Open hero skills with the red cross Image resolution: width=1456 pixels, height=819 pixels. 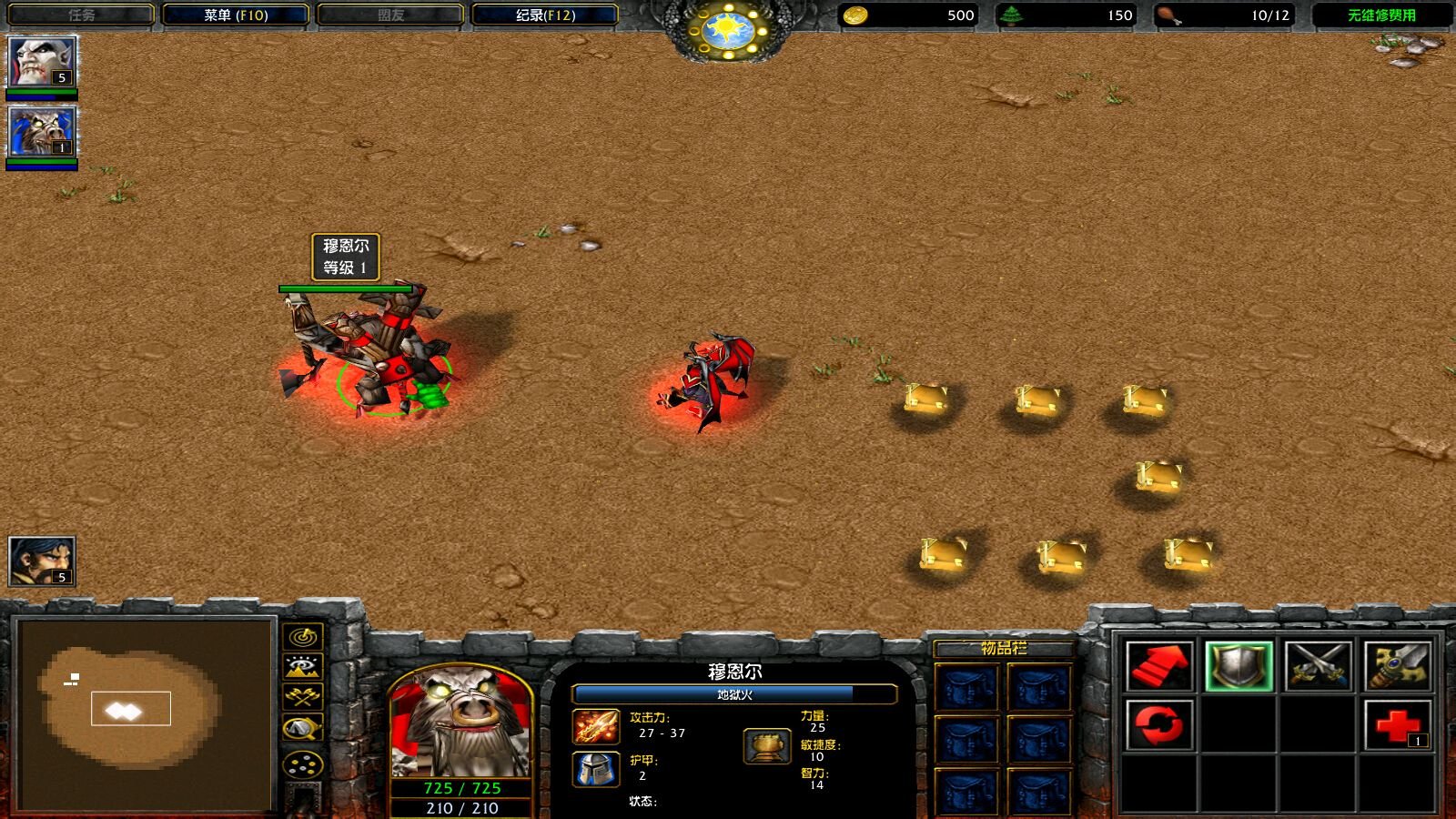click(x=1398, y=725)
